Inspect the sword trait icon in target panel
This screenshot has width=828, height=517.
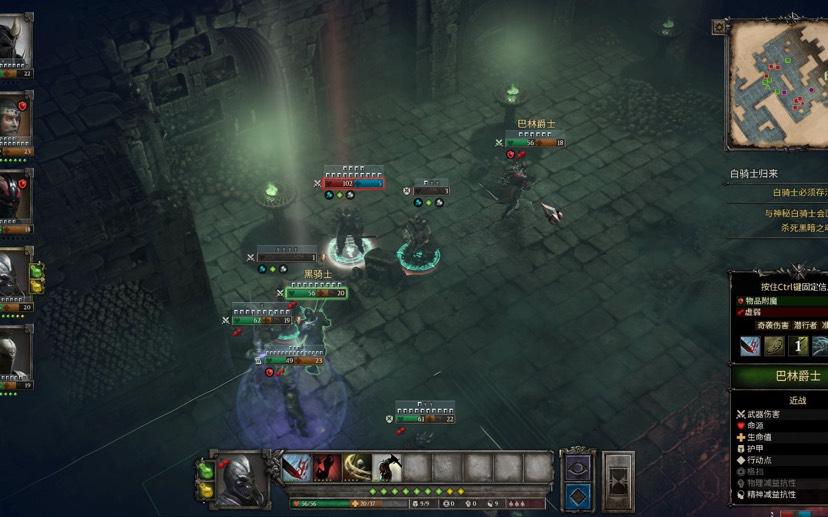coord(750,346)
